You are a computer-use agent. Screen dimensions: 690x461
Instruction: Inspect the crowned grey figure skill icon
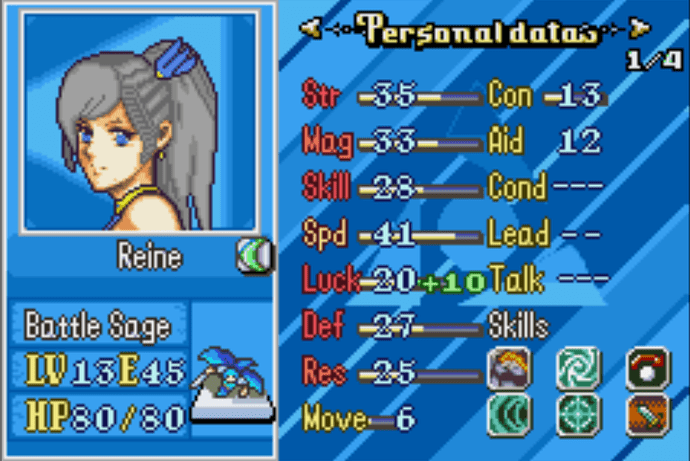(509, 367)
